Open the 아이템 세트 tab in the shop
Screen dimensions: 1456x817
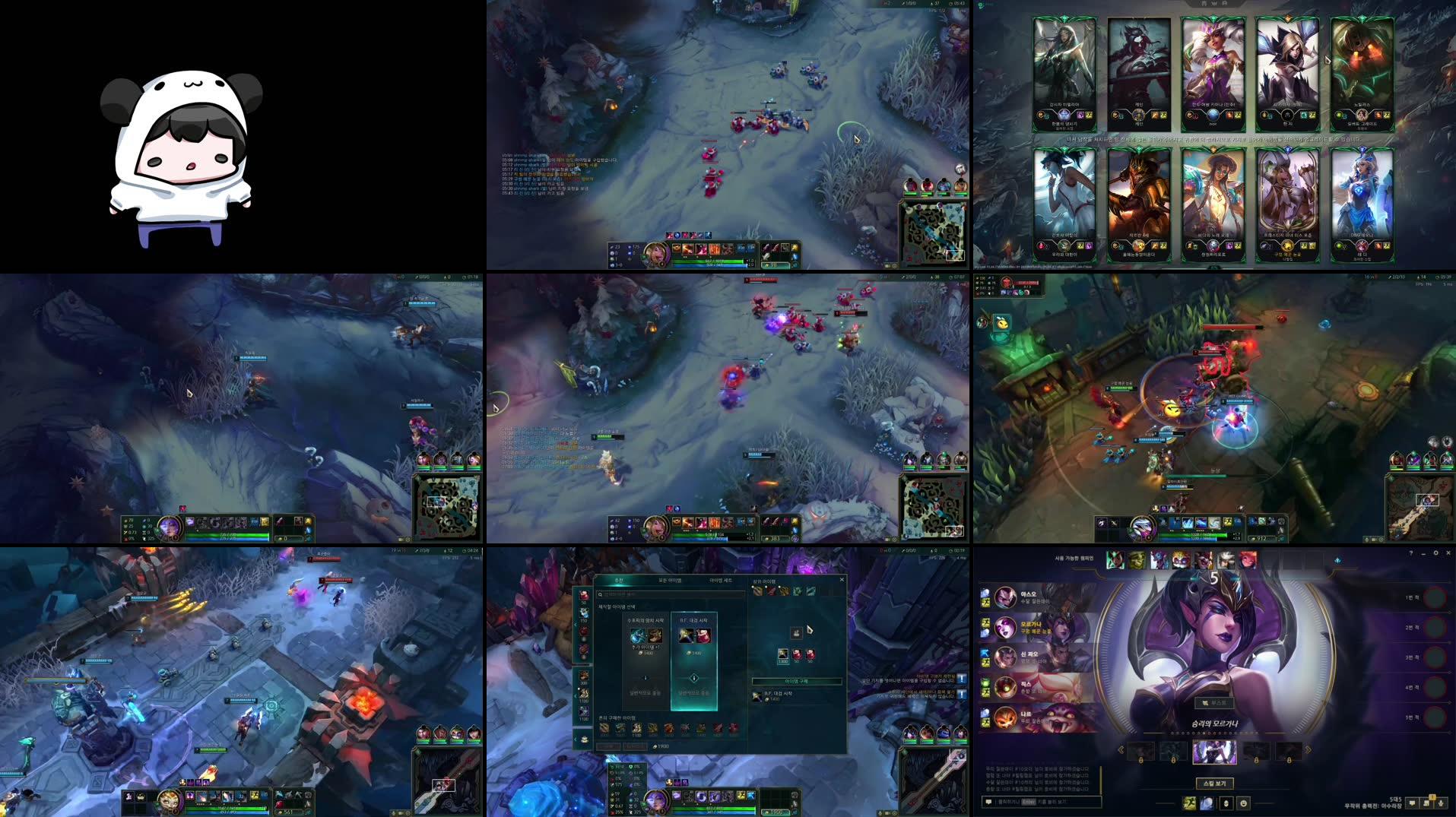[x=720, y=580]
